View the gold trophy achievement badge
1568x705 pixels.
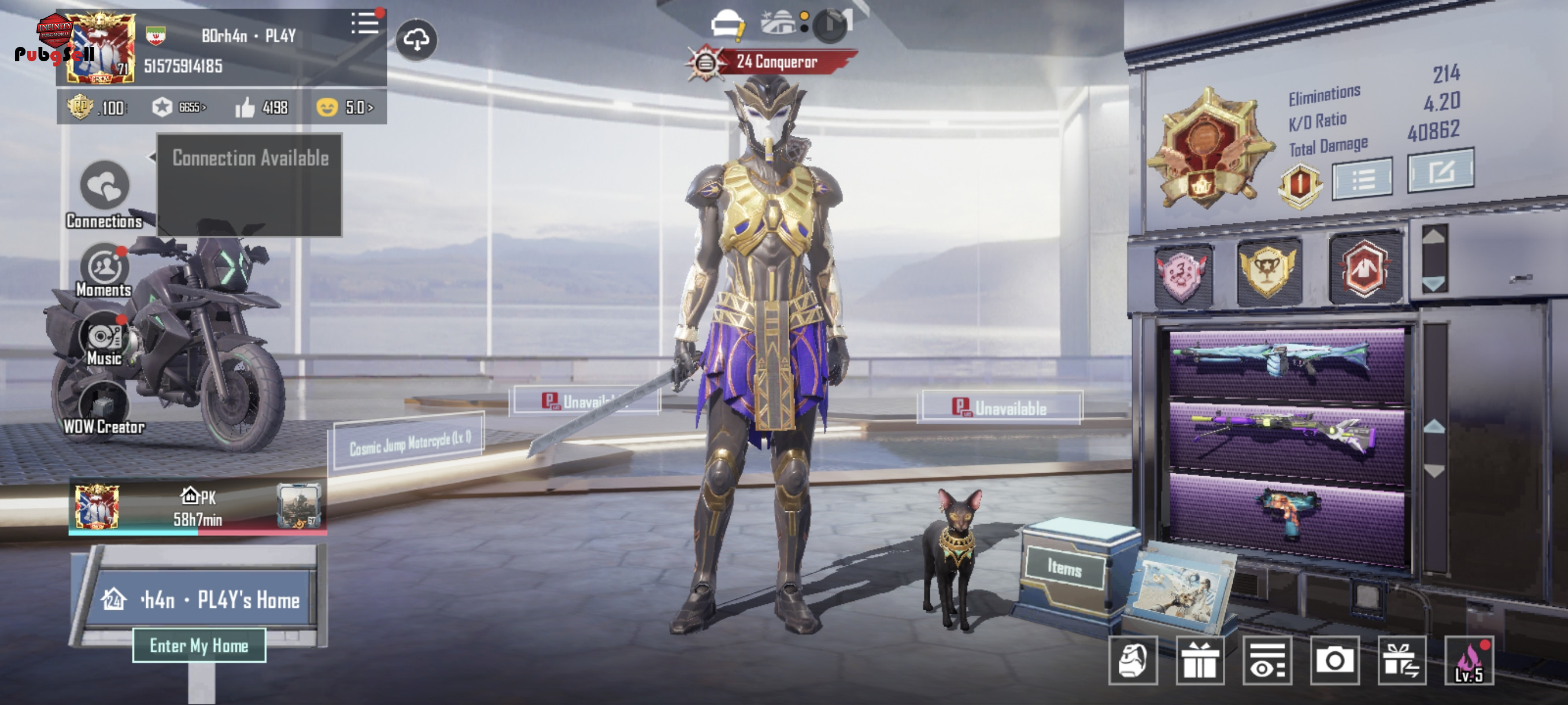click(1268, 269)
